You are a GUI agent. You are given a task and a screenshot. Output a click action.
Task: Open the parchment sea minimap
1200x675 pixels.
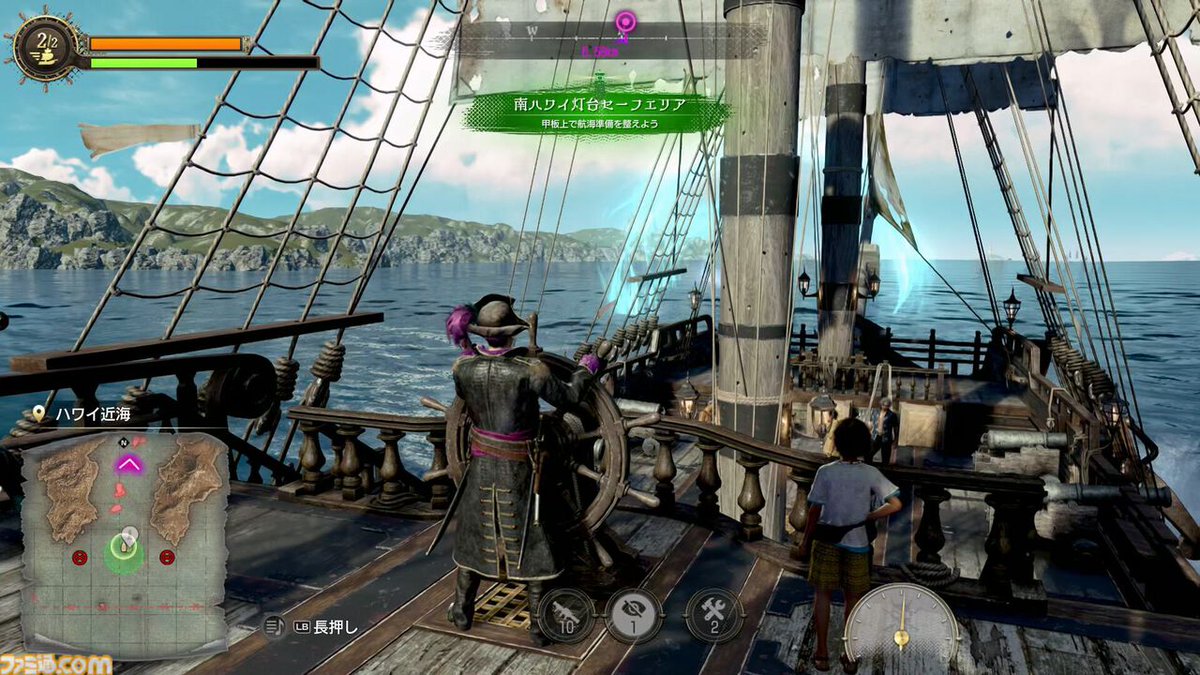tap(124, 541)
